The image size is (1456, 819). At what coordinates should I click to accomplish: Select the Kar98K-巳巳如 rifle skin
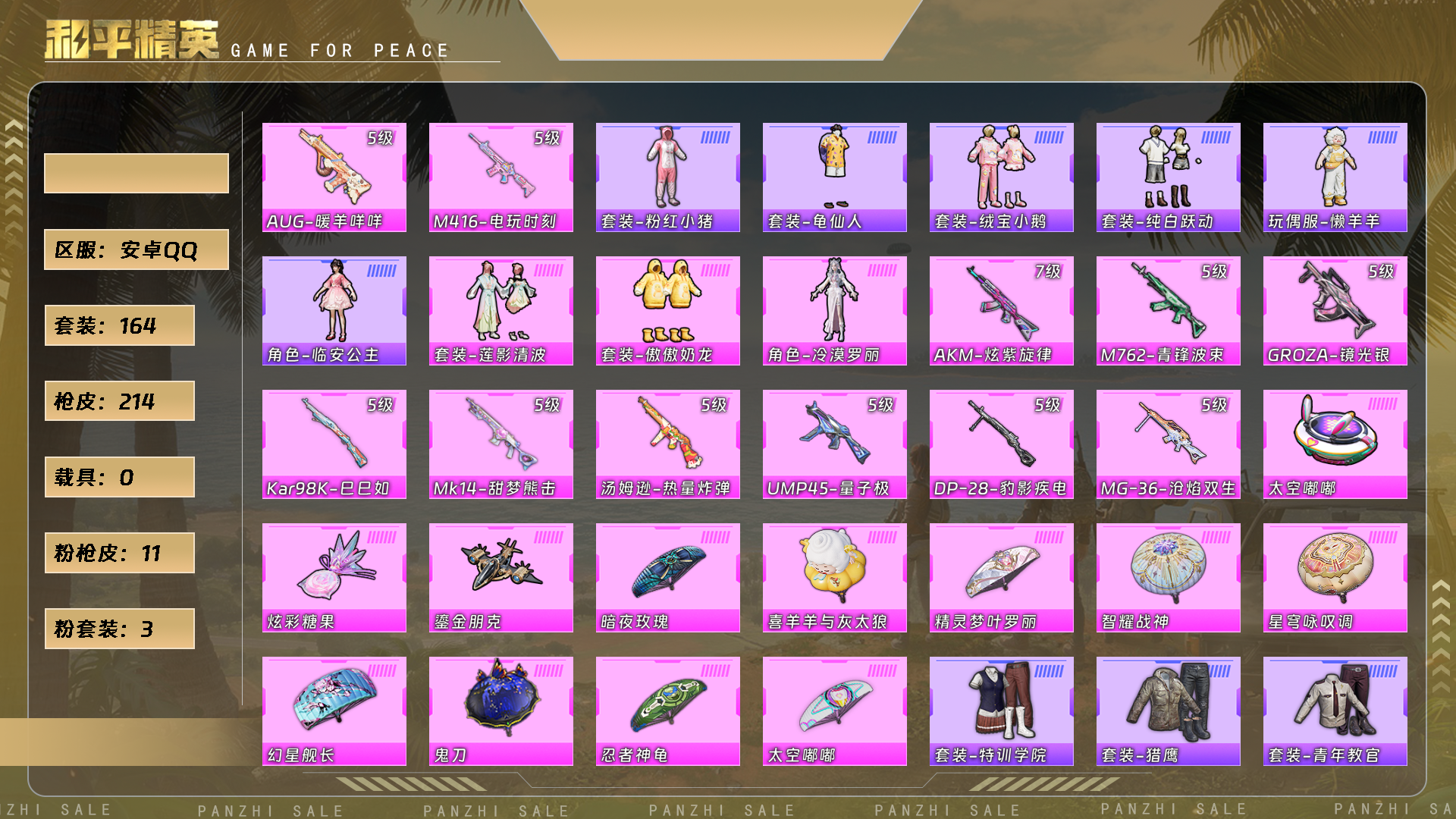point(334,444)
